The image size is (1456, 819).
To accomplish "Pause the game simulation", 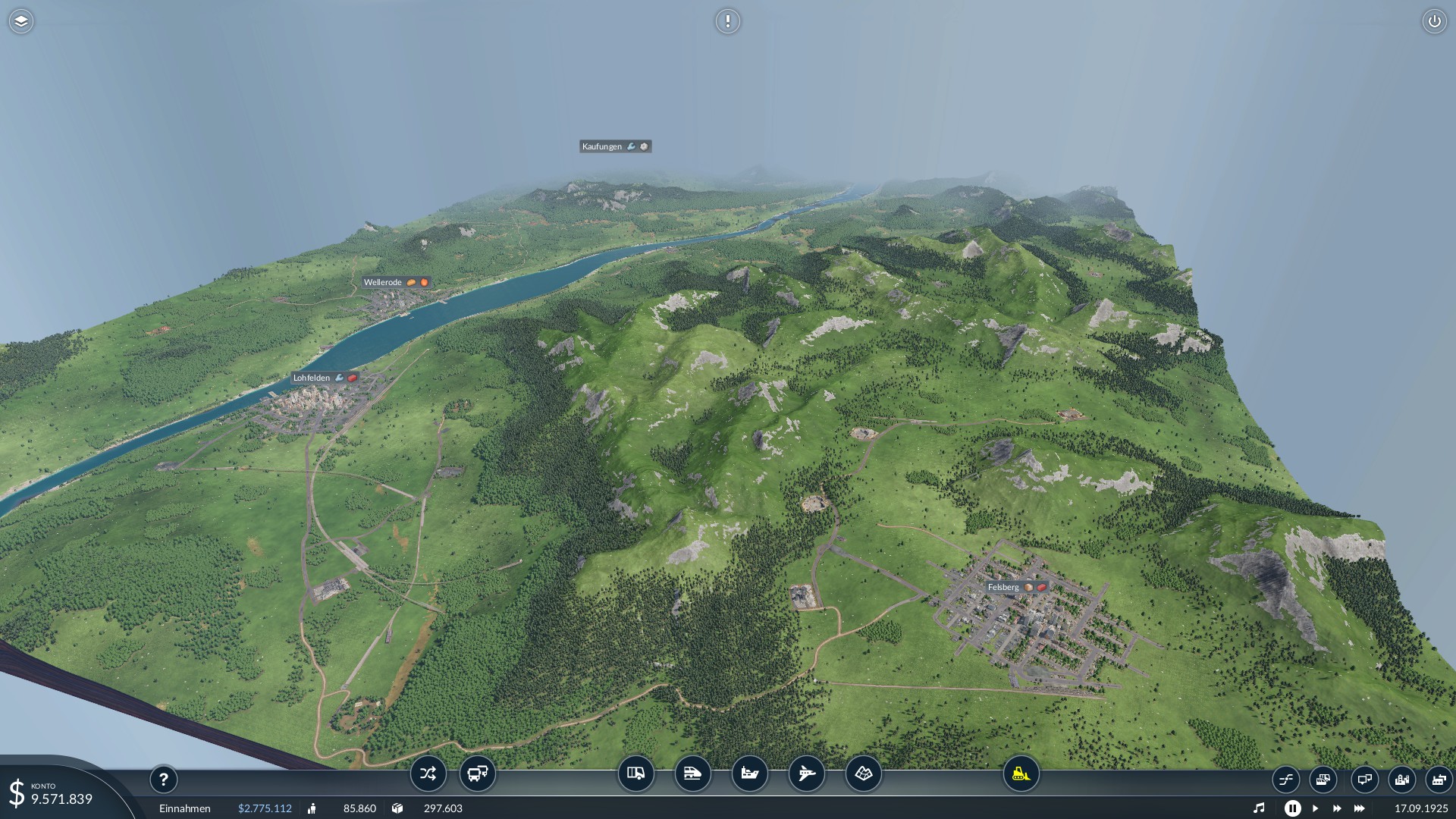I will 1292,808.
